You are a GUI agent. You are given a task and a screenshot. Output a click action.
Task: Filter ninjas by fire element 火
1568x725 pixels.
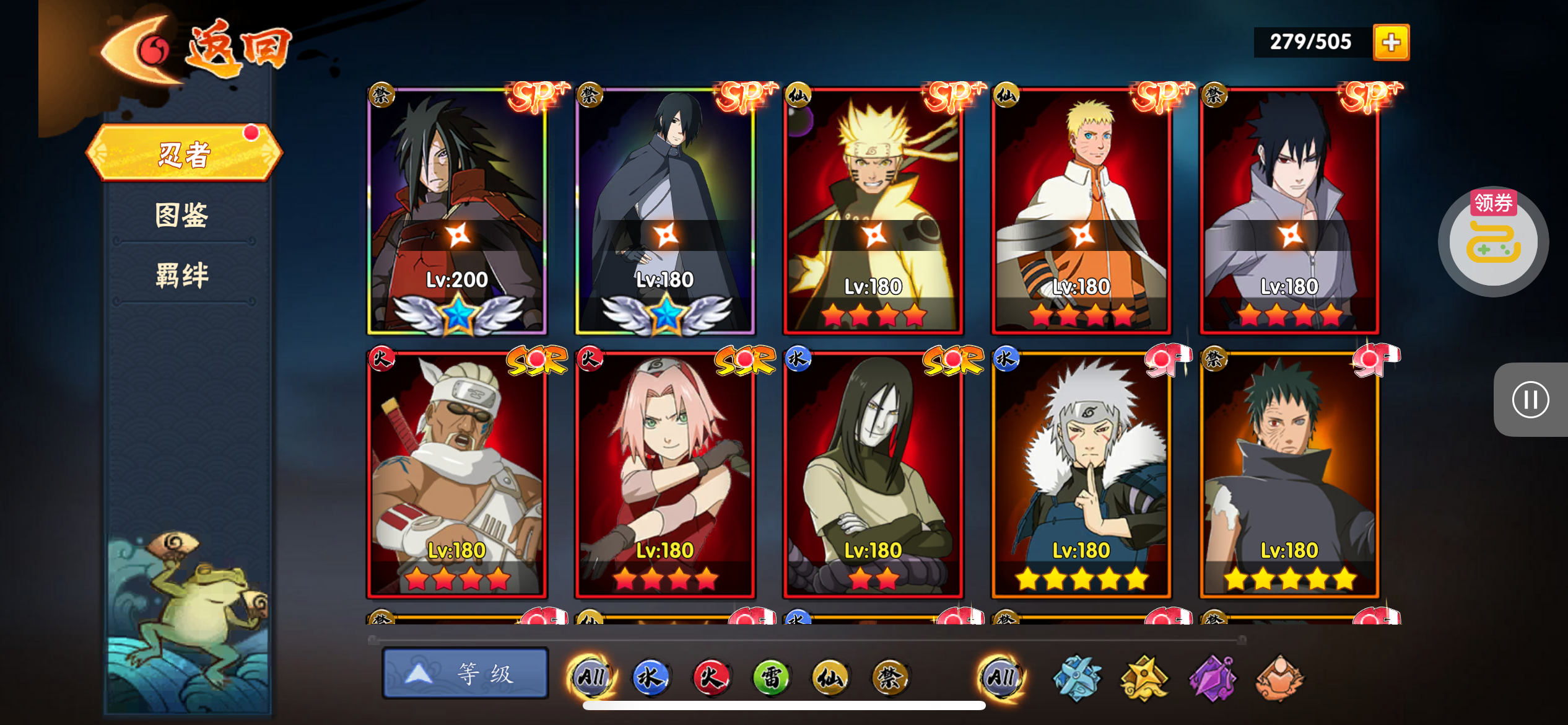point(710,677)
